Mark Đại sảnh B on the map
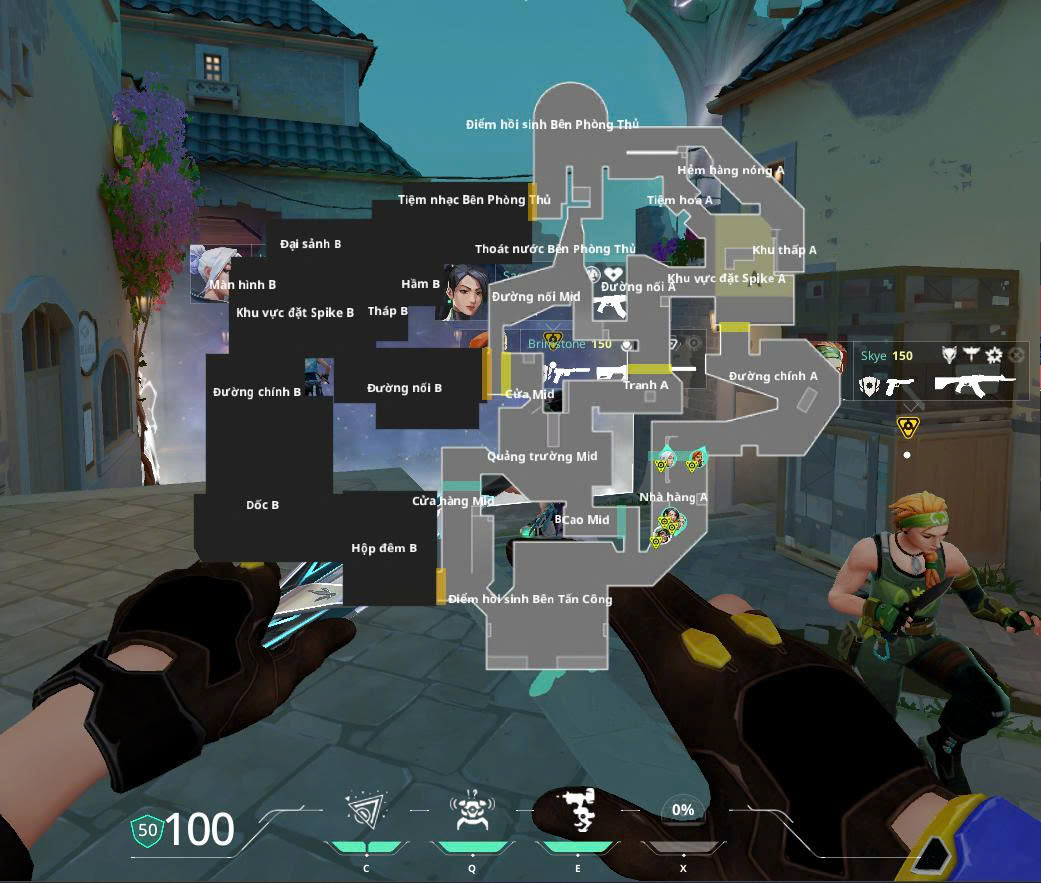 (x=311, y=244)
